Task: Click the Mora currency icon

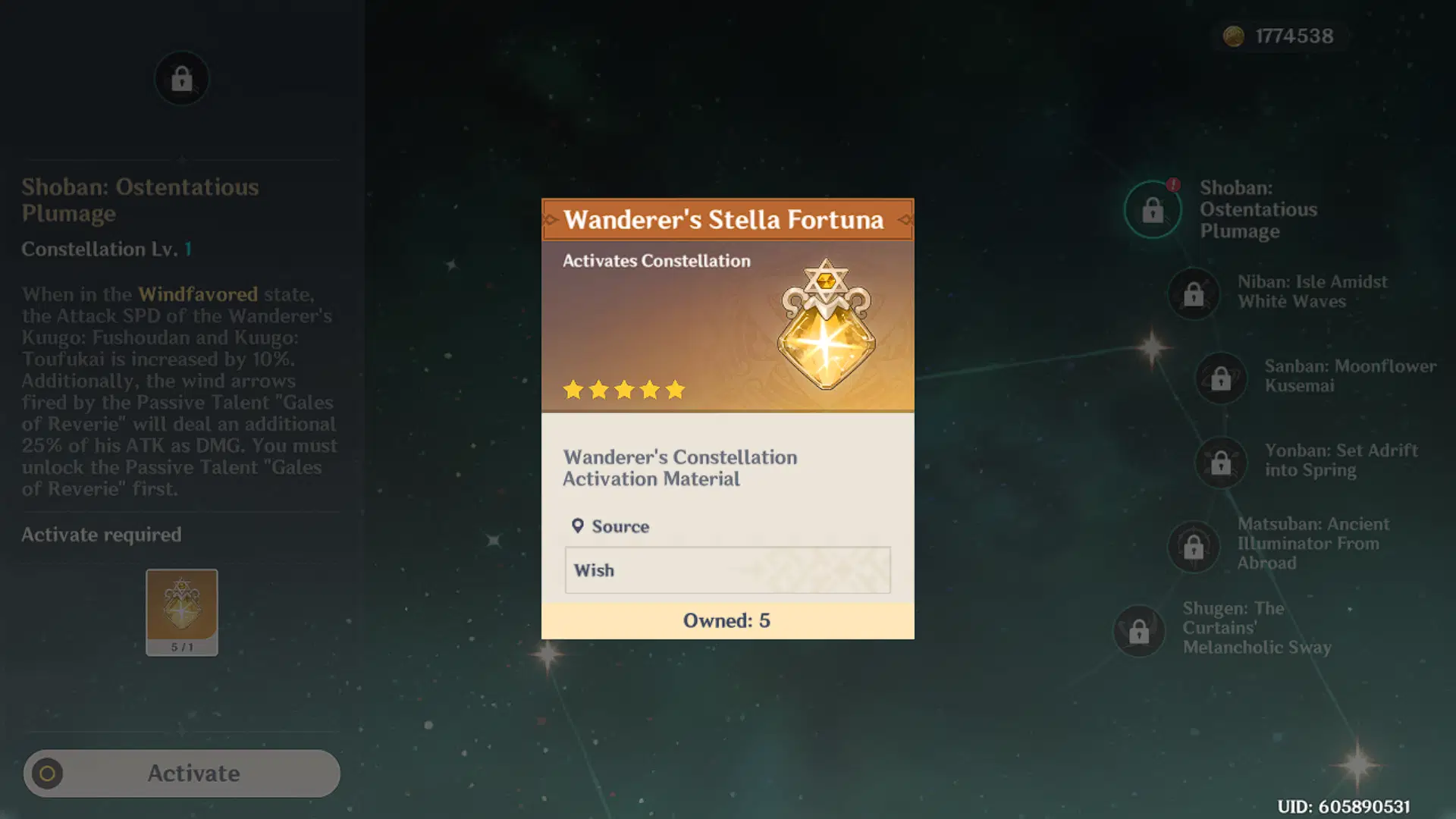Action: click(1233, 36)
